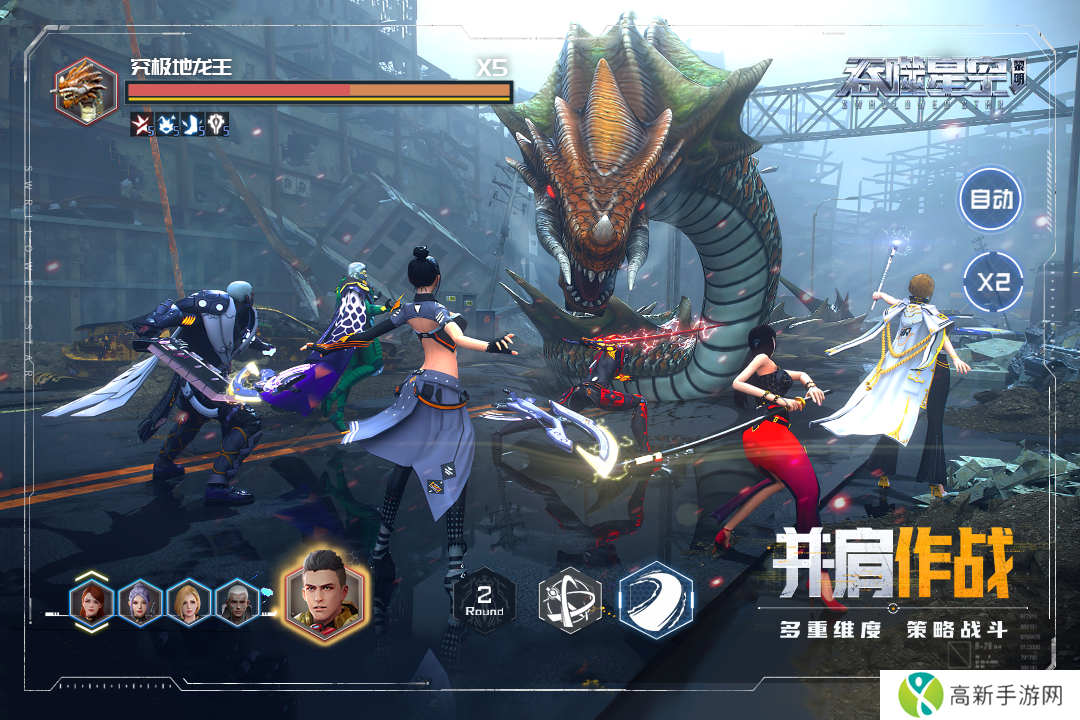Inspect the red slash debuff icon
This screenshot has width=1080, height=720.
click(141, 125)
